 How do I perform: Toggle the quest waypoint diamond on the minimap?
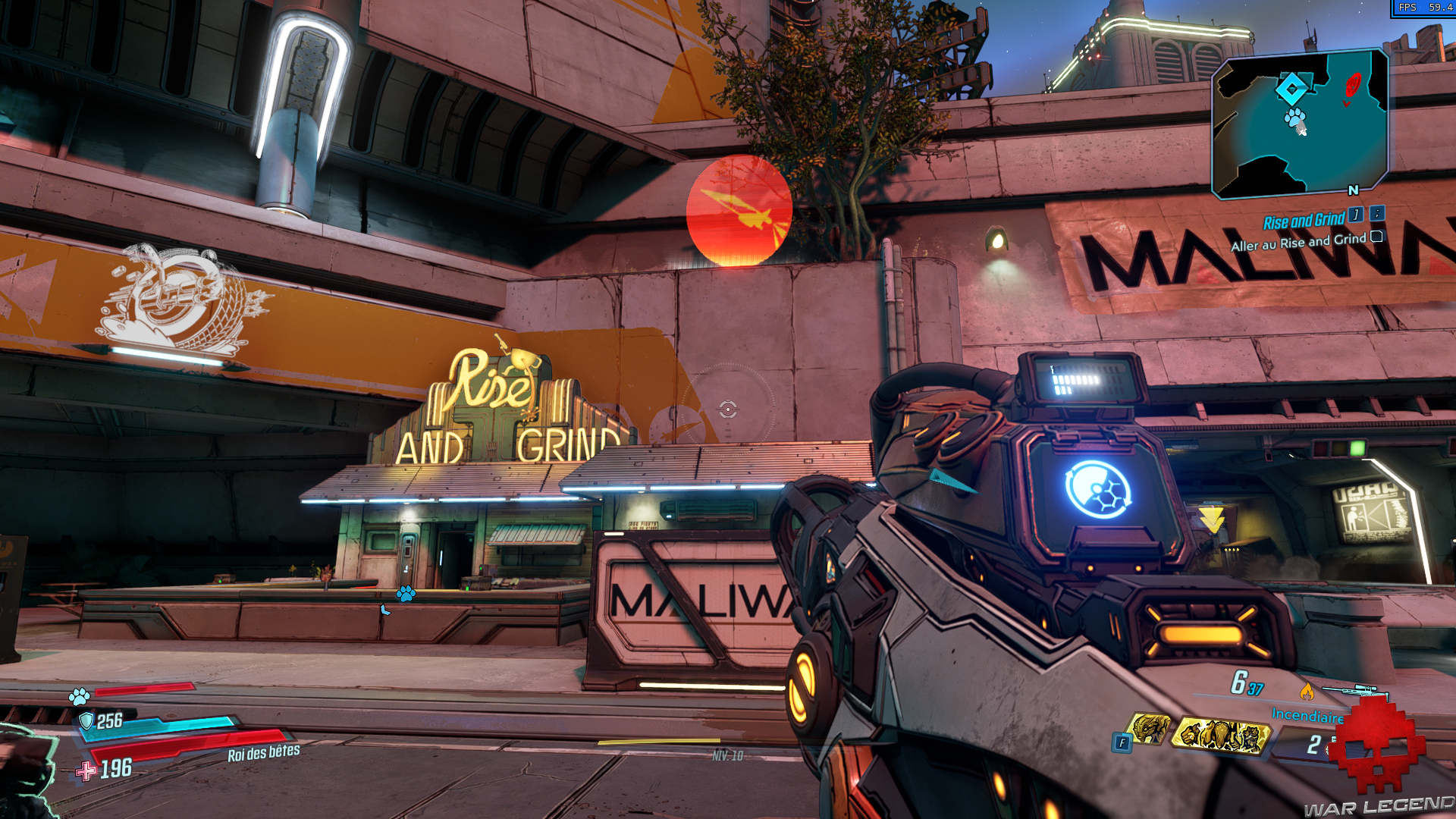point(1292,89)
